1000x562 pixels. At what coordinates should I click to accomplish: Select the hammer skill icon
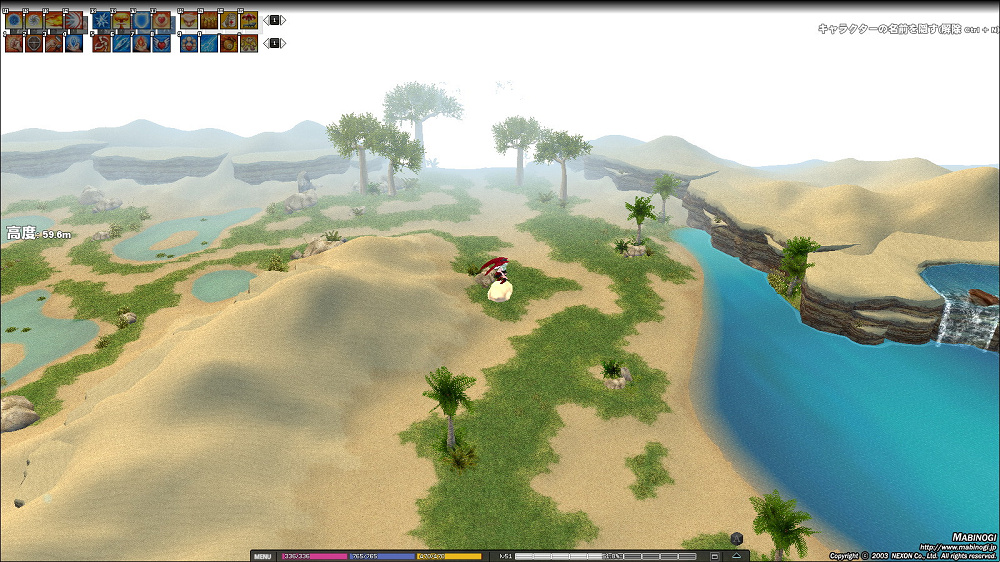coord(54,44)
